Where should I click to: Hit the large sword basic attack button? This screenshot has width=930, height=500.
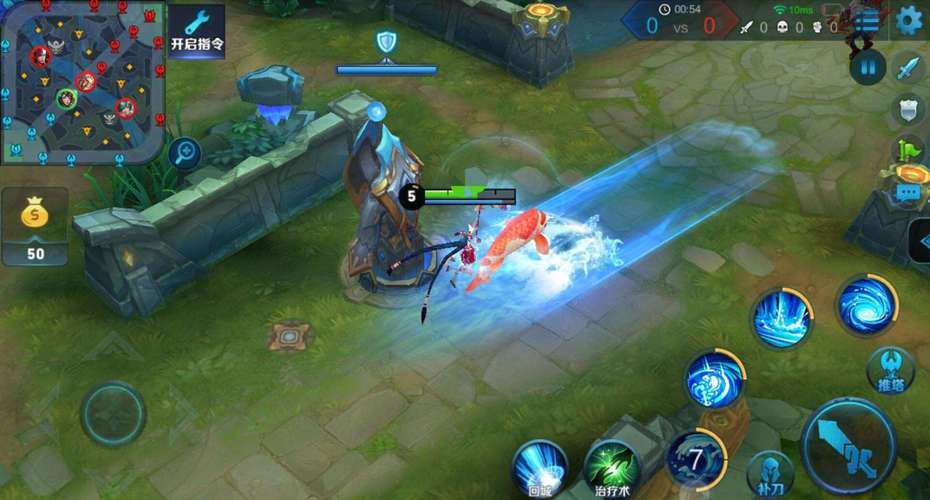tap(848, 443)
